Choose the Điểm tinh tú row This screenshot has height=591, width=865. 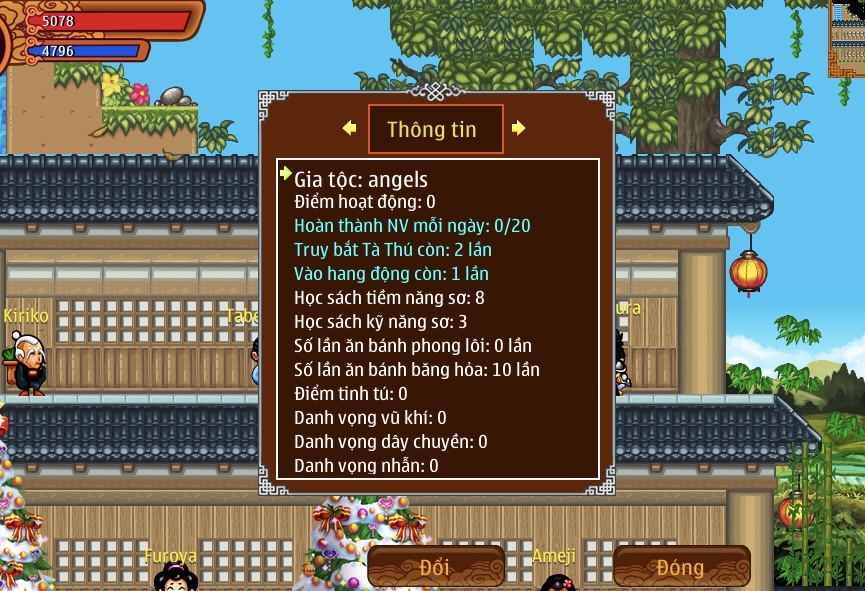[x=351, y=394]
